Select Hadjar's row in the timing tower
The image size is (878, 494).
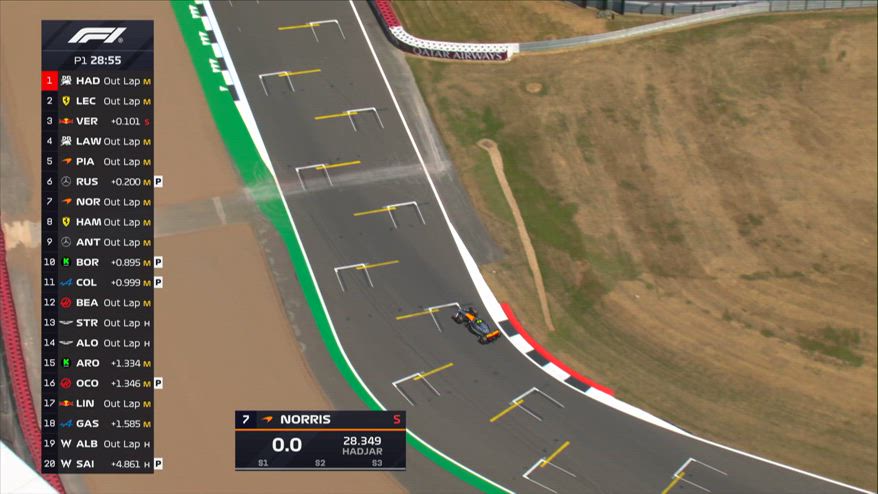pyautogui.click(x=97, y=81)
